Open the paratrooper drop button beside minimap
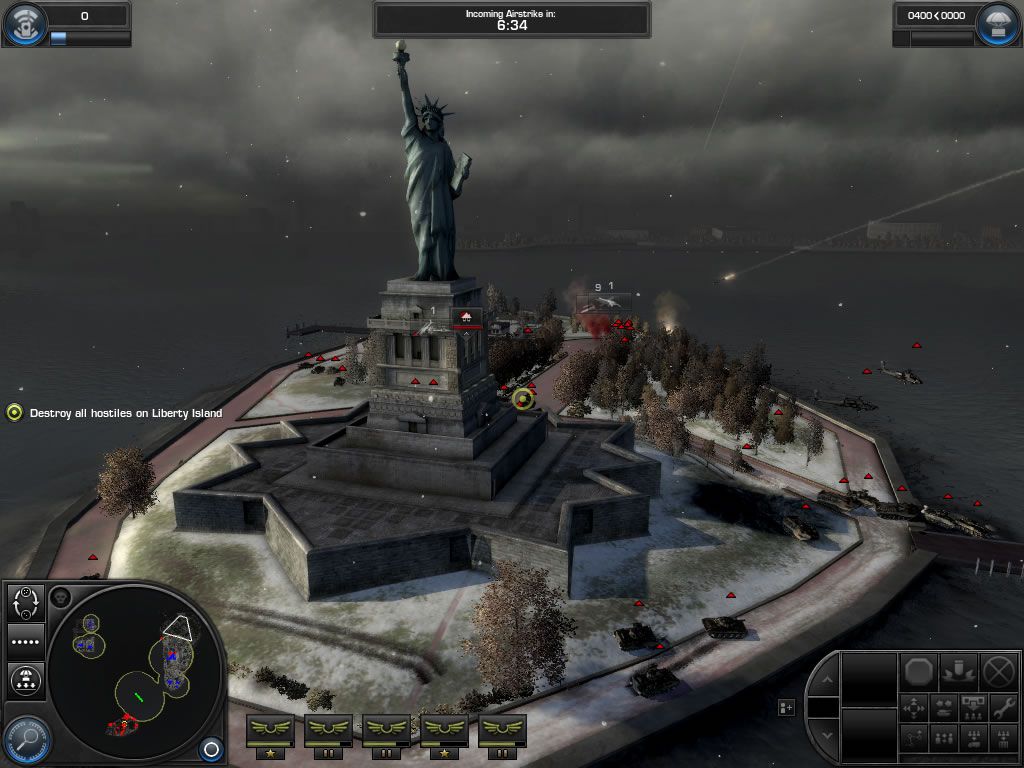Image resolution: width=1024 pixels, height=768 pixels. point(26,681)
